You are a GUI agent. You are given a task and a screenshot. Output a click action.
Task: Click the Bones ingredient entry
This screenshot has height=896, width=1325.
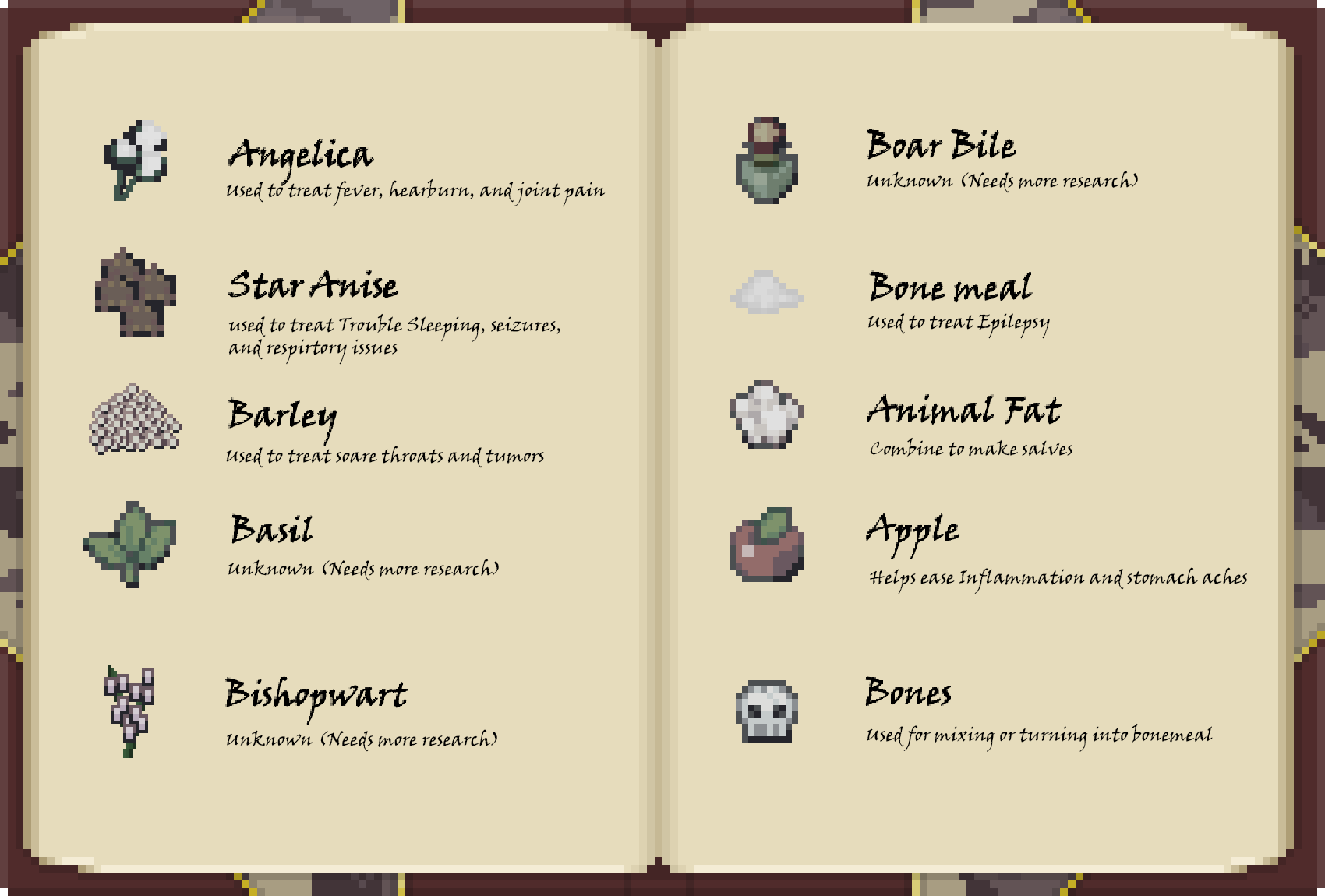pyautogui.click(x=908, y=693)
